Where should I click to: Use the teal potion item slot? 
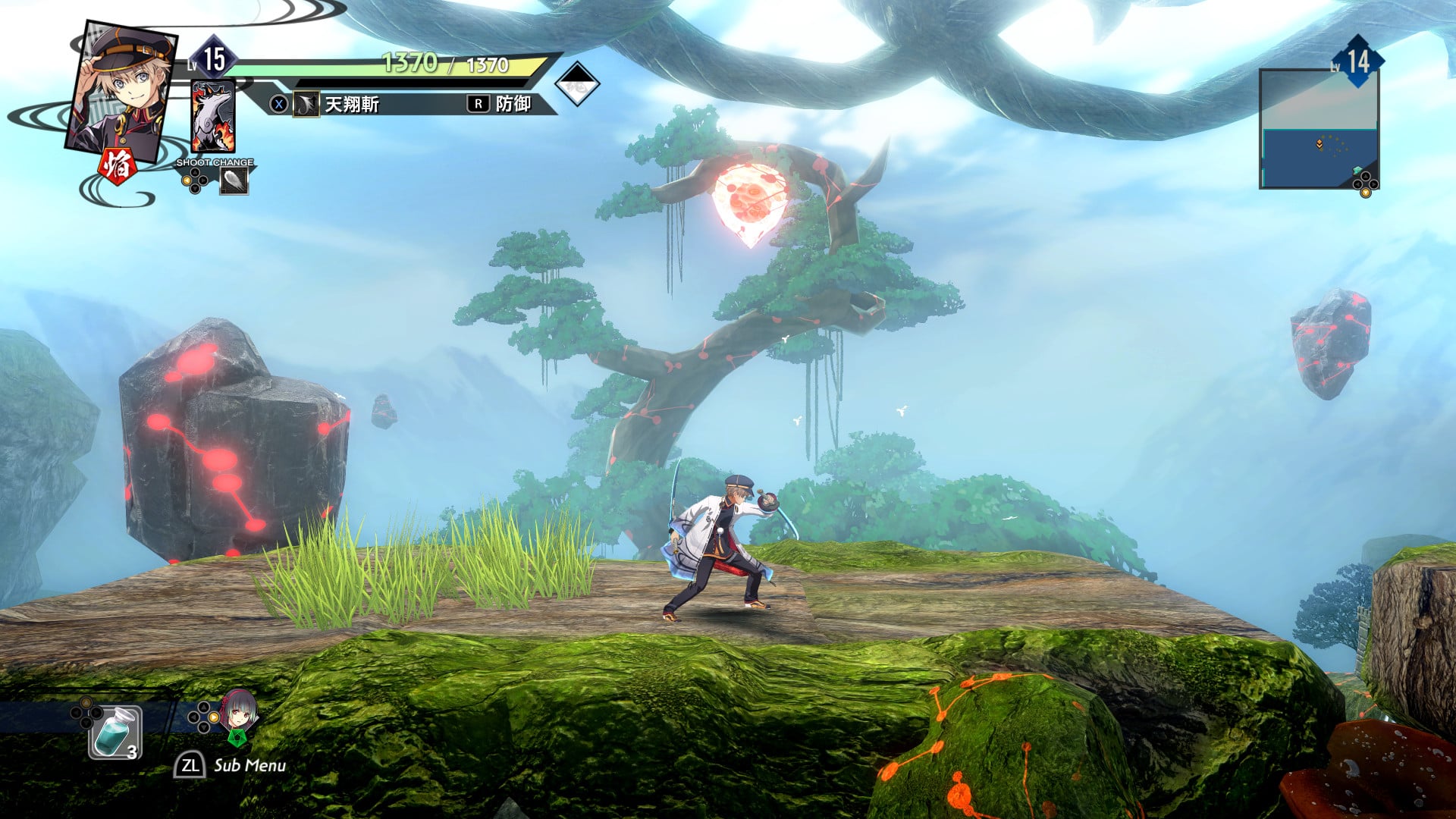115,733
